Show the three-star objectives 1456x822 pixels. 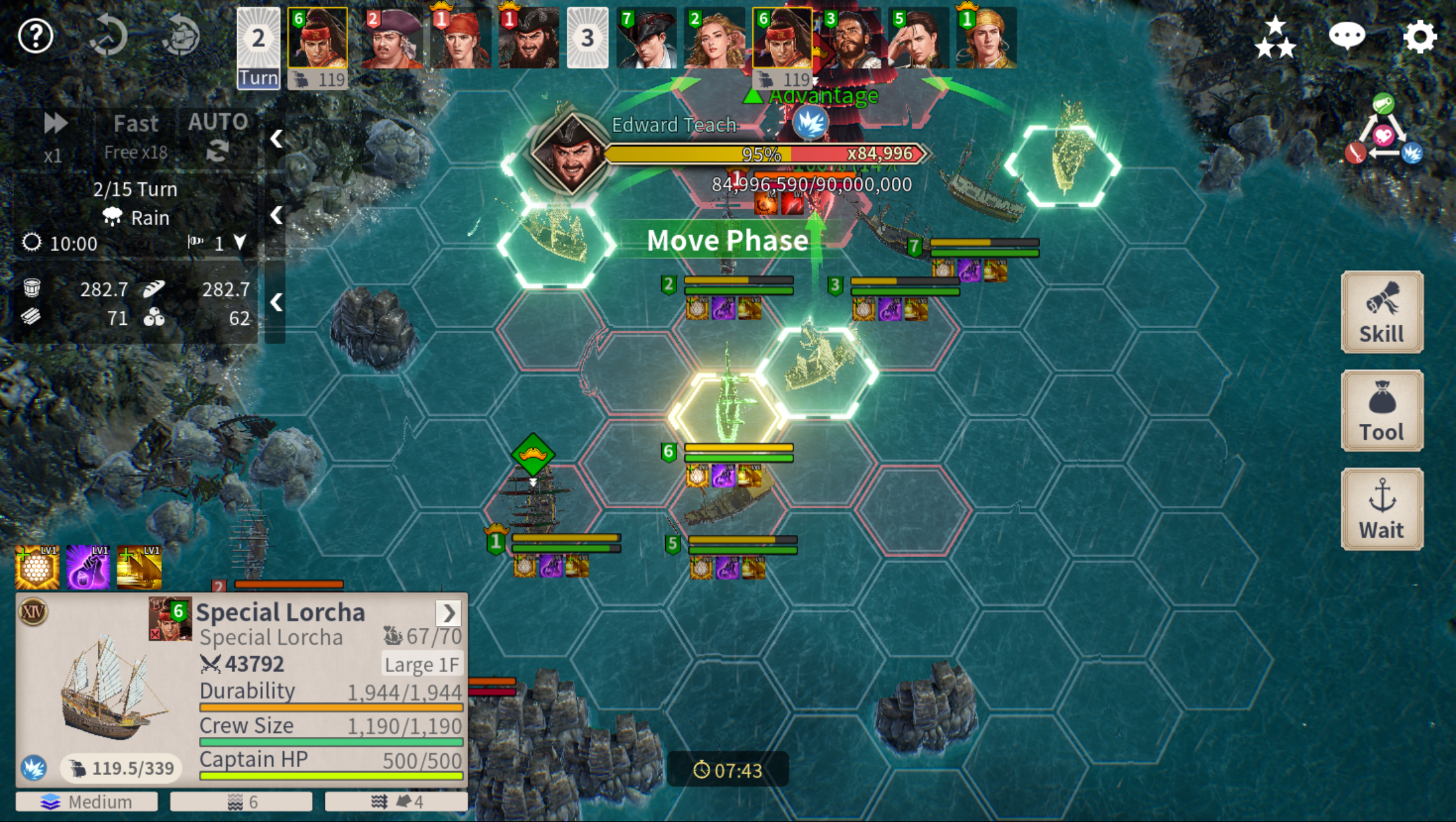click(x=1275, y=37)
